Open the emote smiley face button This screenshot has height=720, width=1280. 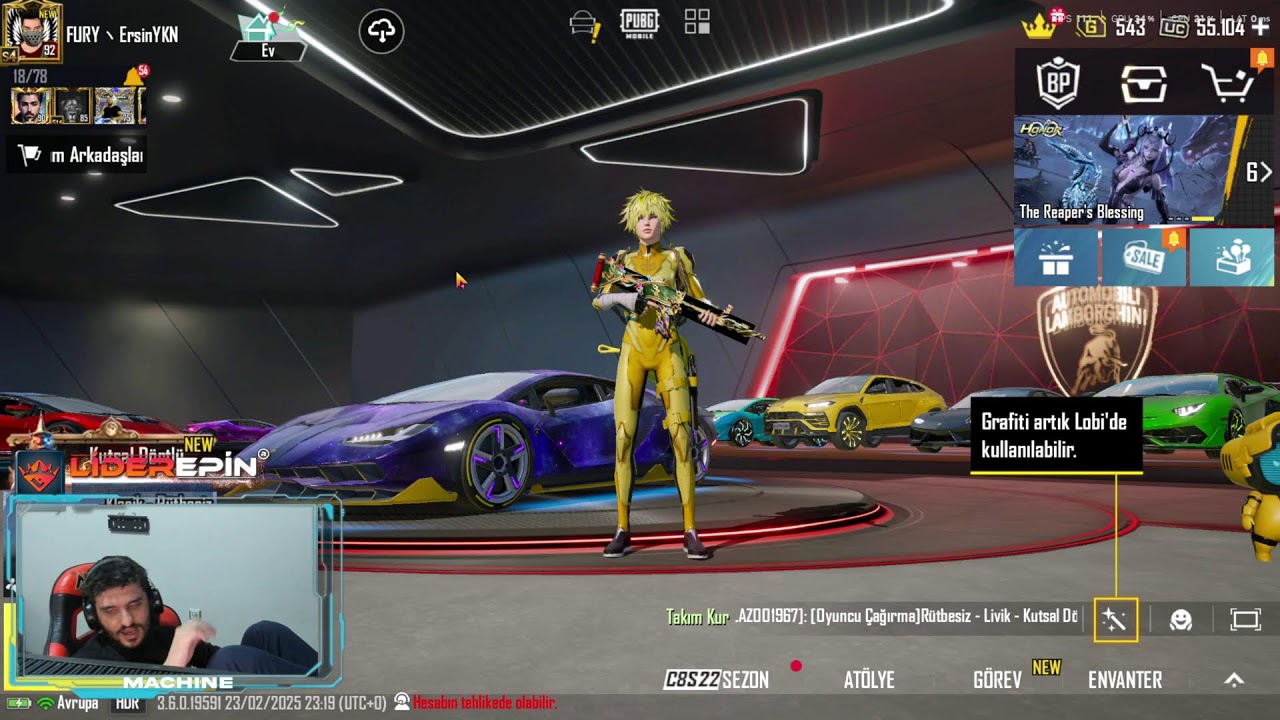tap(1181, 620)
